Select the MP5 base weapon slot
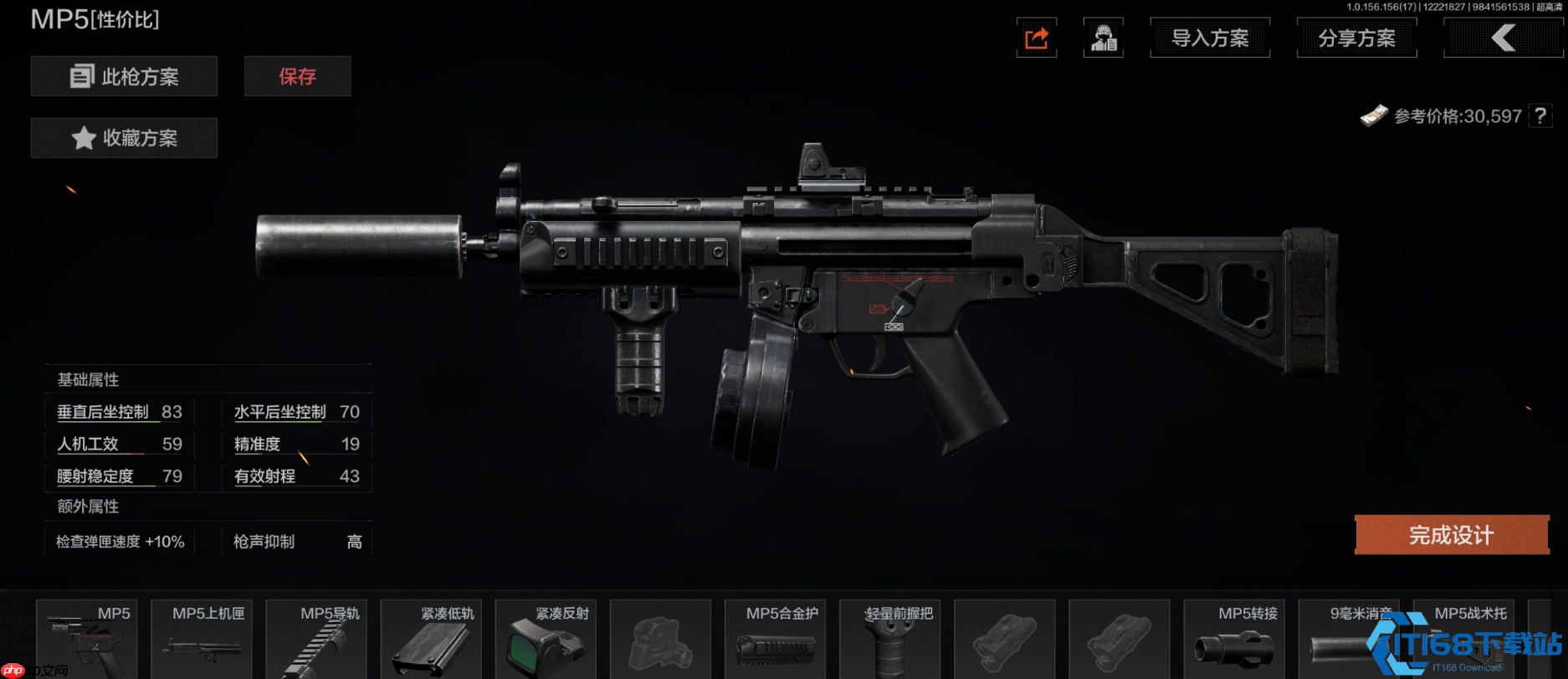Screen dimensions: 1568x679 (x=87, y=640)
